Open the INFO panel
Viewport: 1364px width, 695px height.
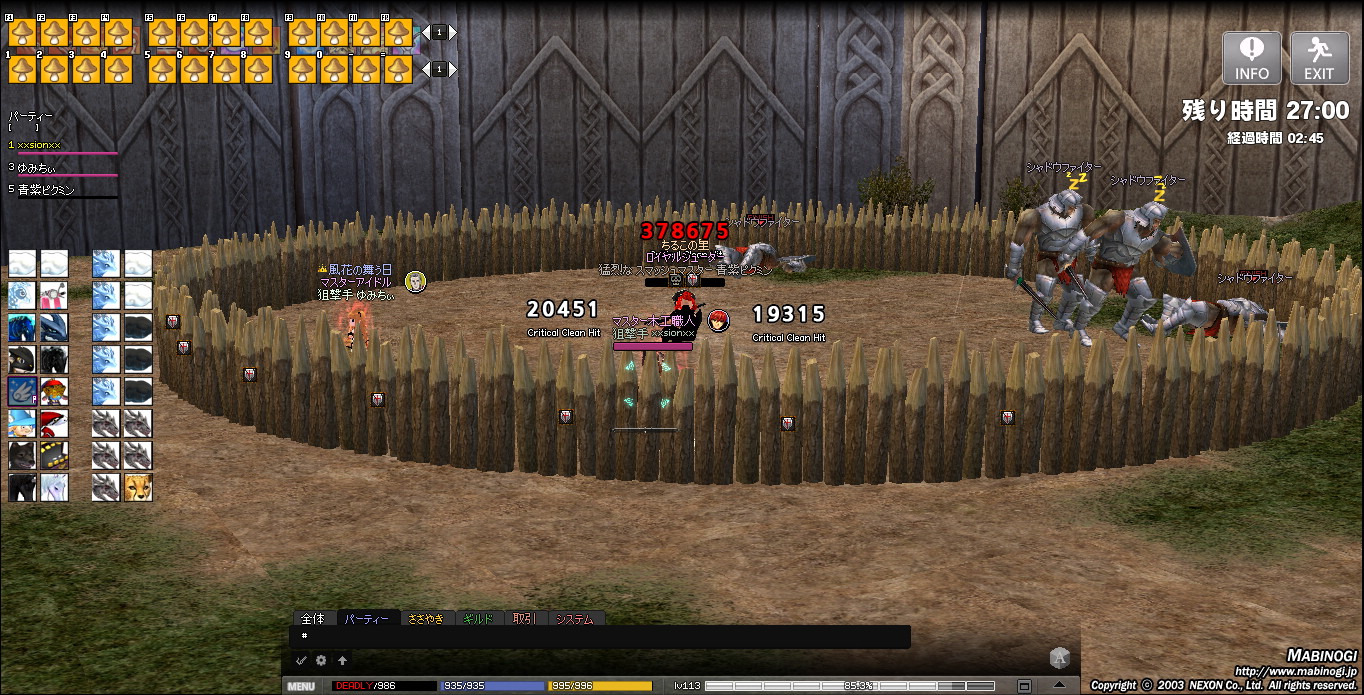[1251, 58]
